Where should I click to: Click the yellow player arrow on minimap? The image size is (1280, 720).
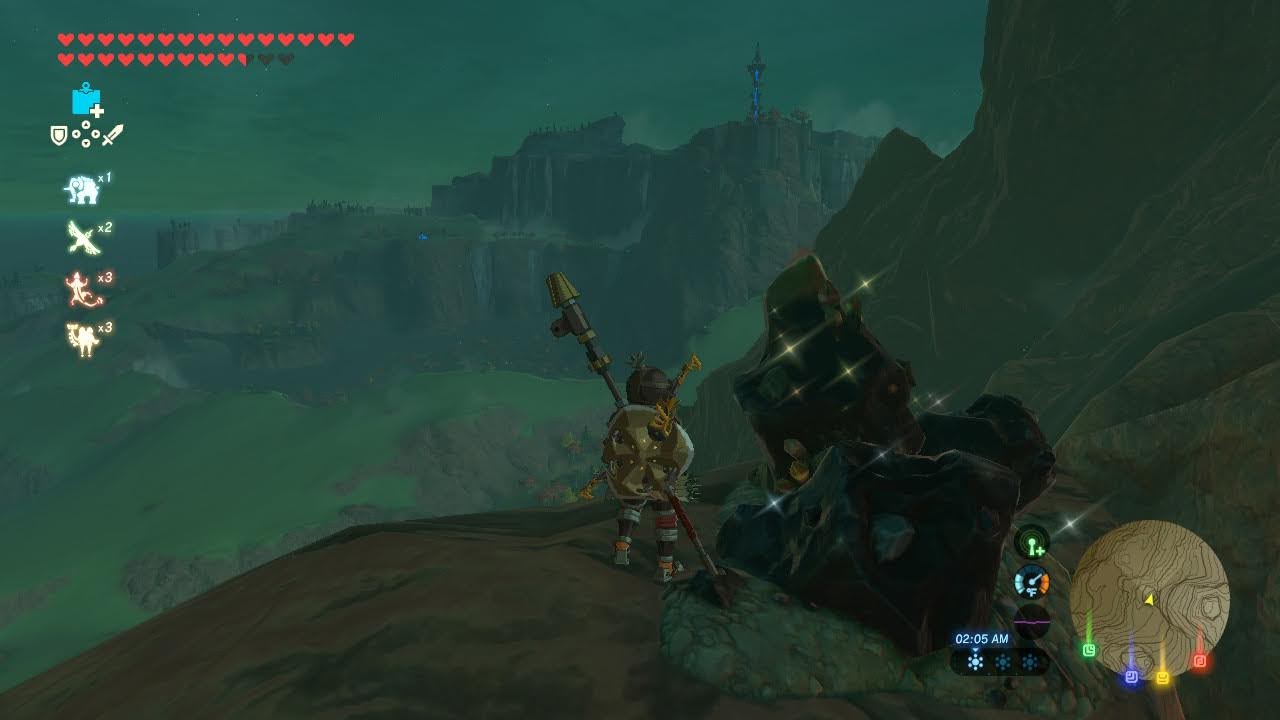pos(1149,599)
